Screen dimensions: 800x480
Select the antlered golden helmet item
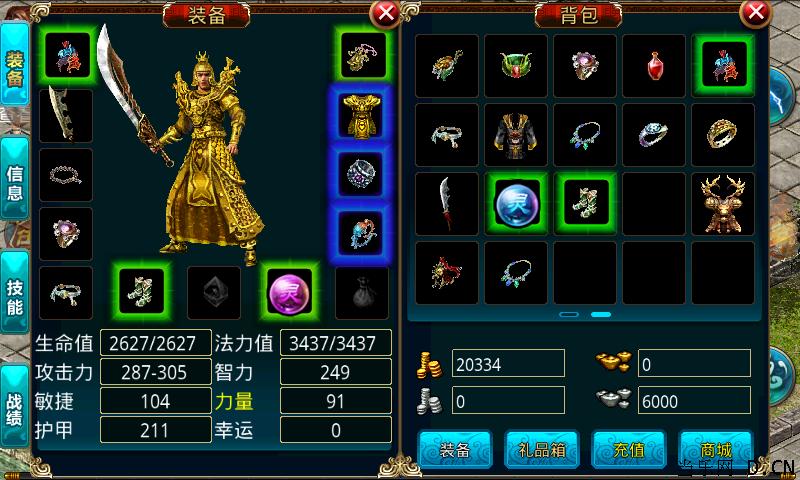pyautogui.click(x=723, y=203)
